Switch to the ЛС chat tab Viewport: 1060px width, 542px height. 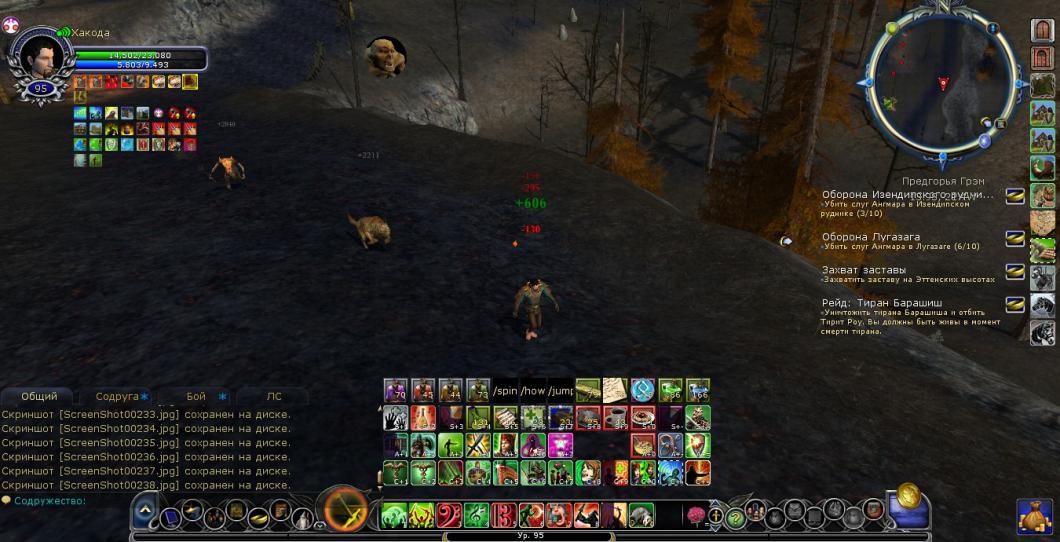(274, 396)
